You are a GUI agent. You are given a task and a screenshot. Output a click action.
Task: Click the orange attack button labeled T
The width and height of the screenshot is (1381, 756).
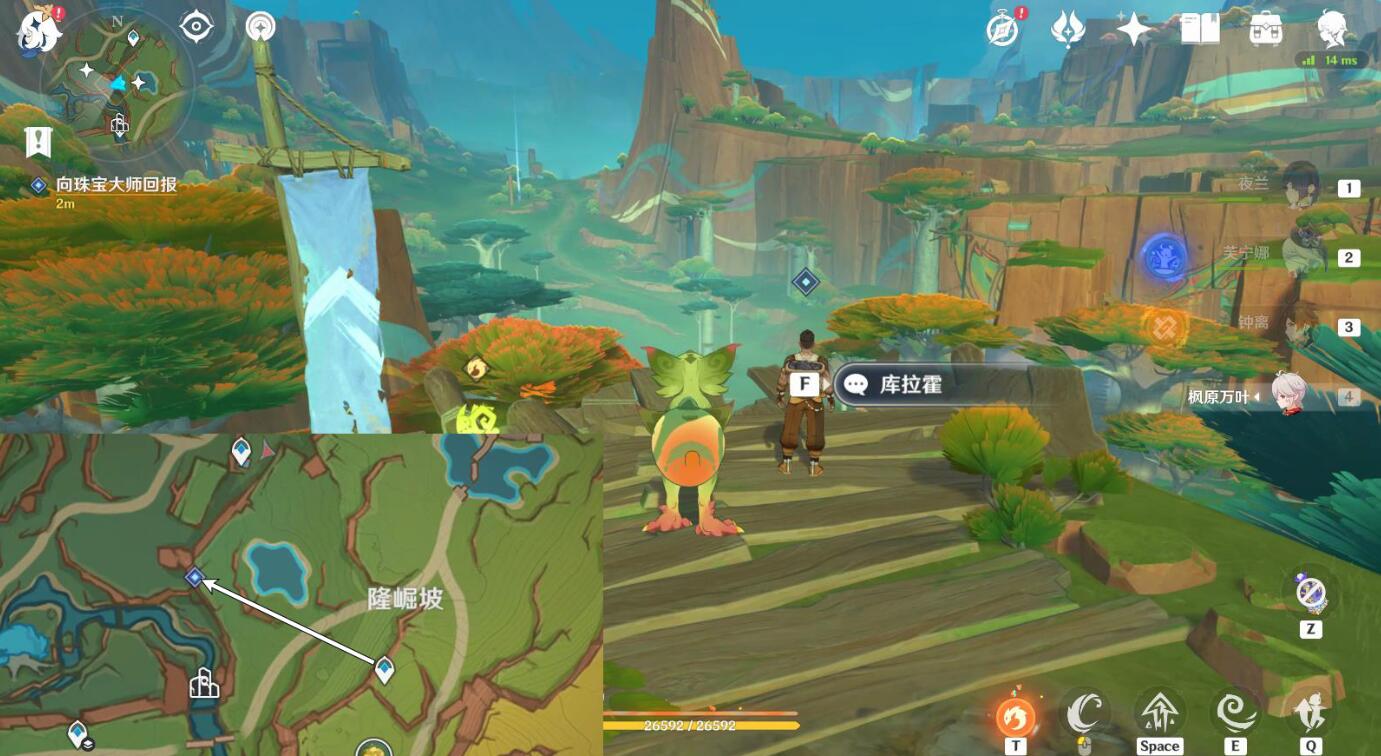point(1014,716)
